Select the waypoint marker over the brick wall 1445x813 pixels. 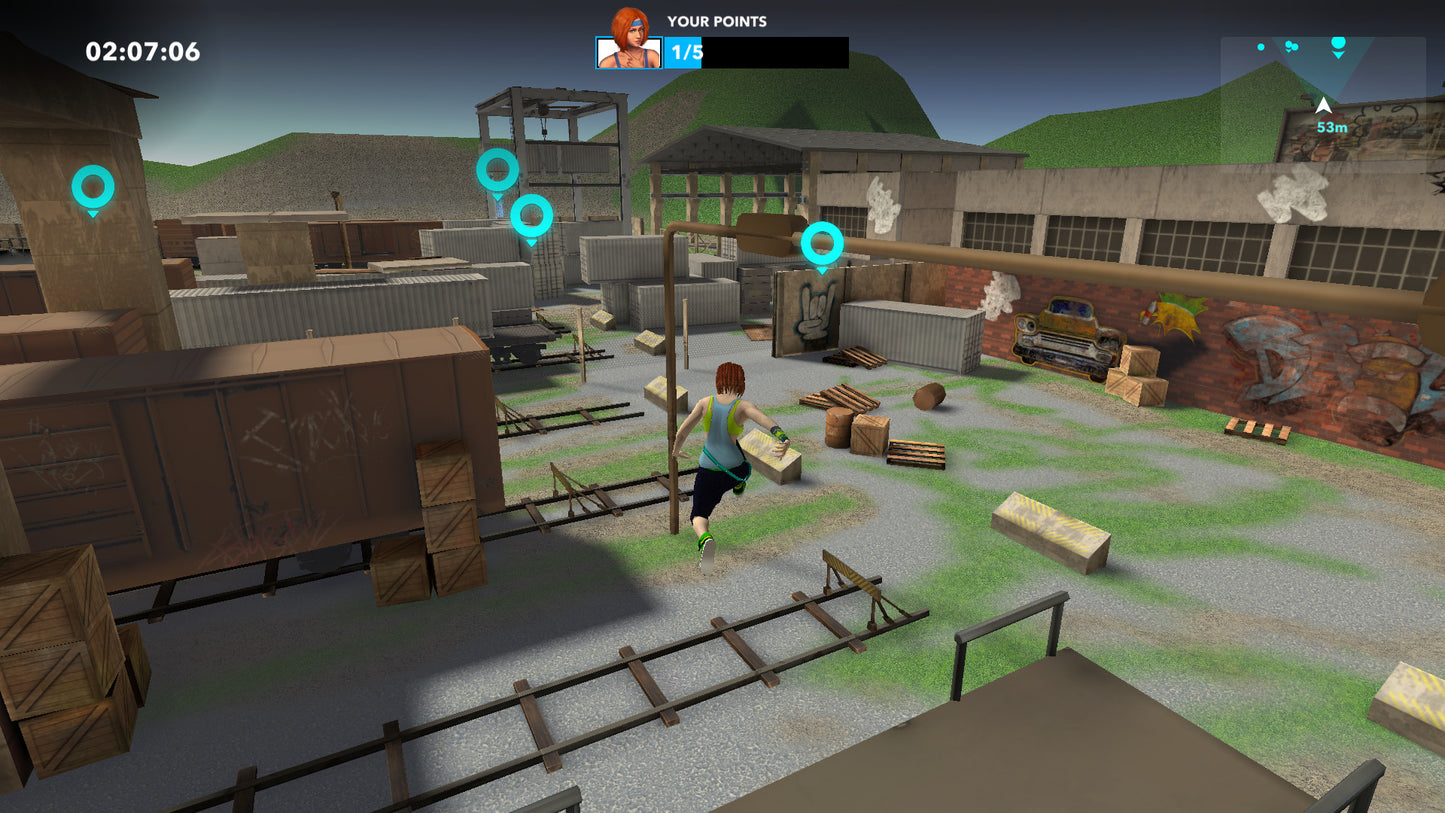[x=821, y=243]
